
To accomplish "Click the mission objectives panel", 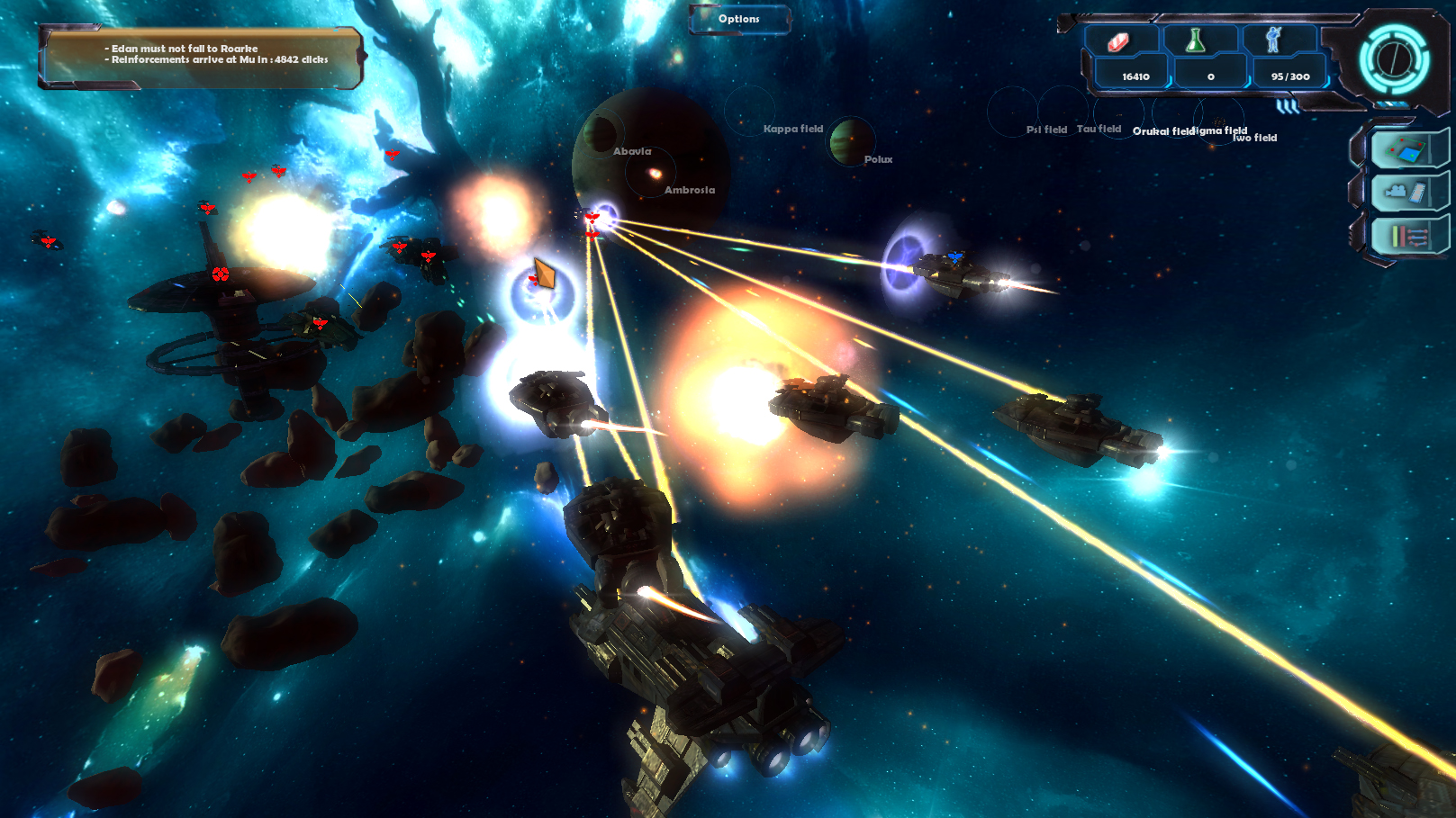I will [201, 57].
